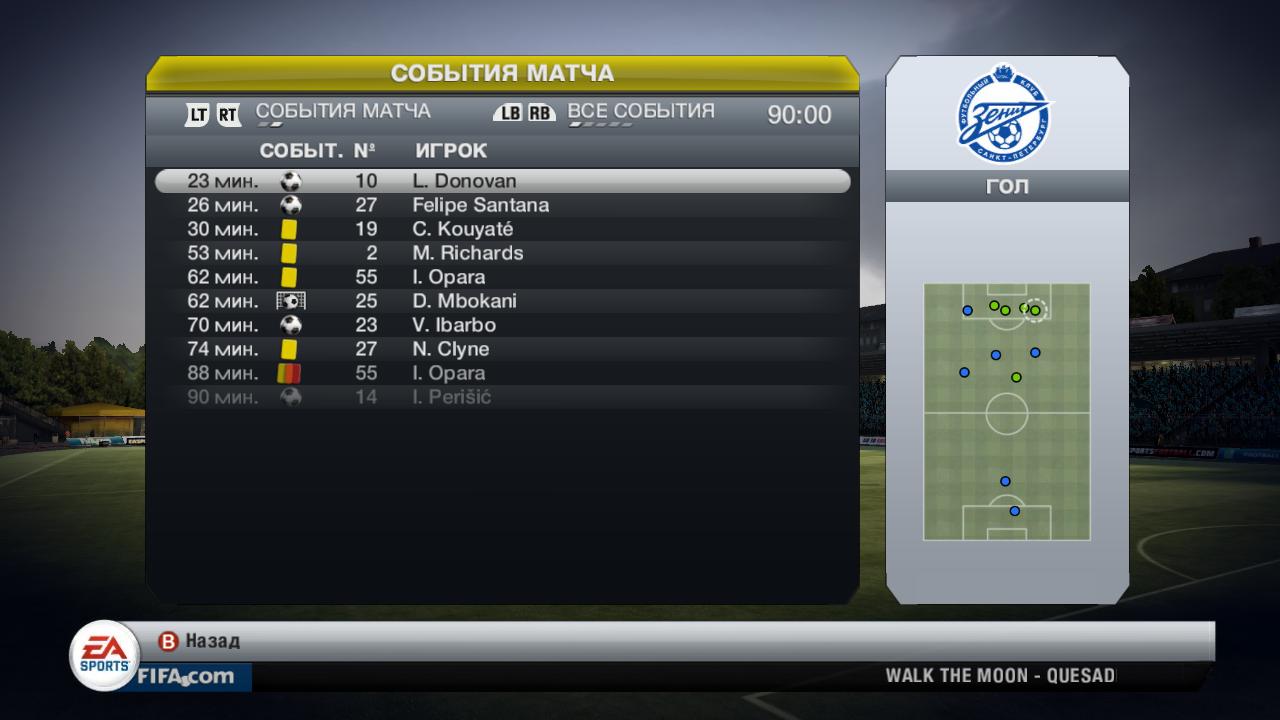This screenshot has width=1280, height=720.
Task: Pick the N. Clyne yellow card row
Action: 502,349
